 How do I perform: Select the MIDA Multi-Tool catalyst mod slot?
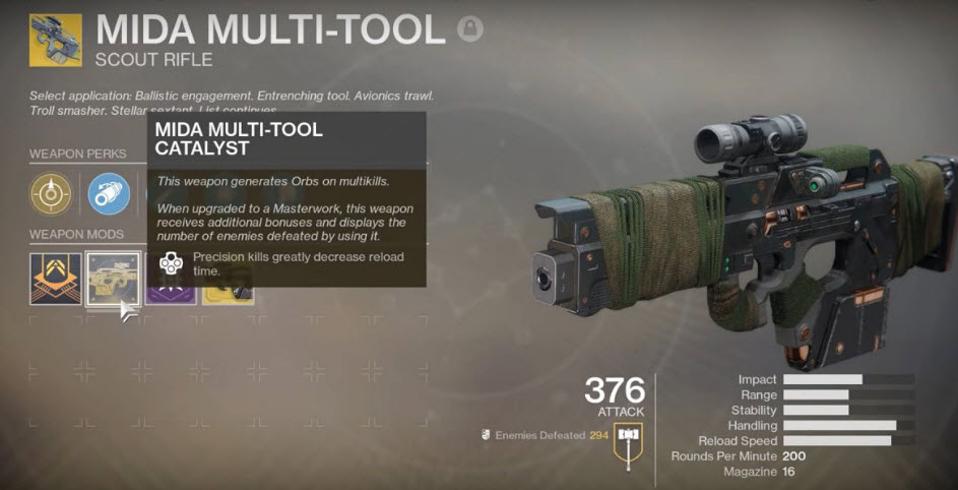click(111, 277)
